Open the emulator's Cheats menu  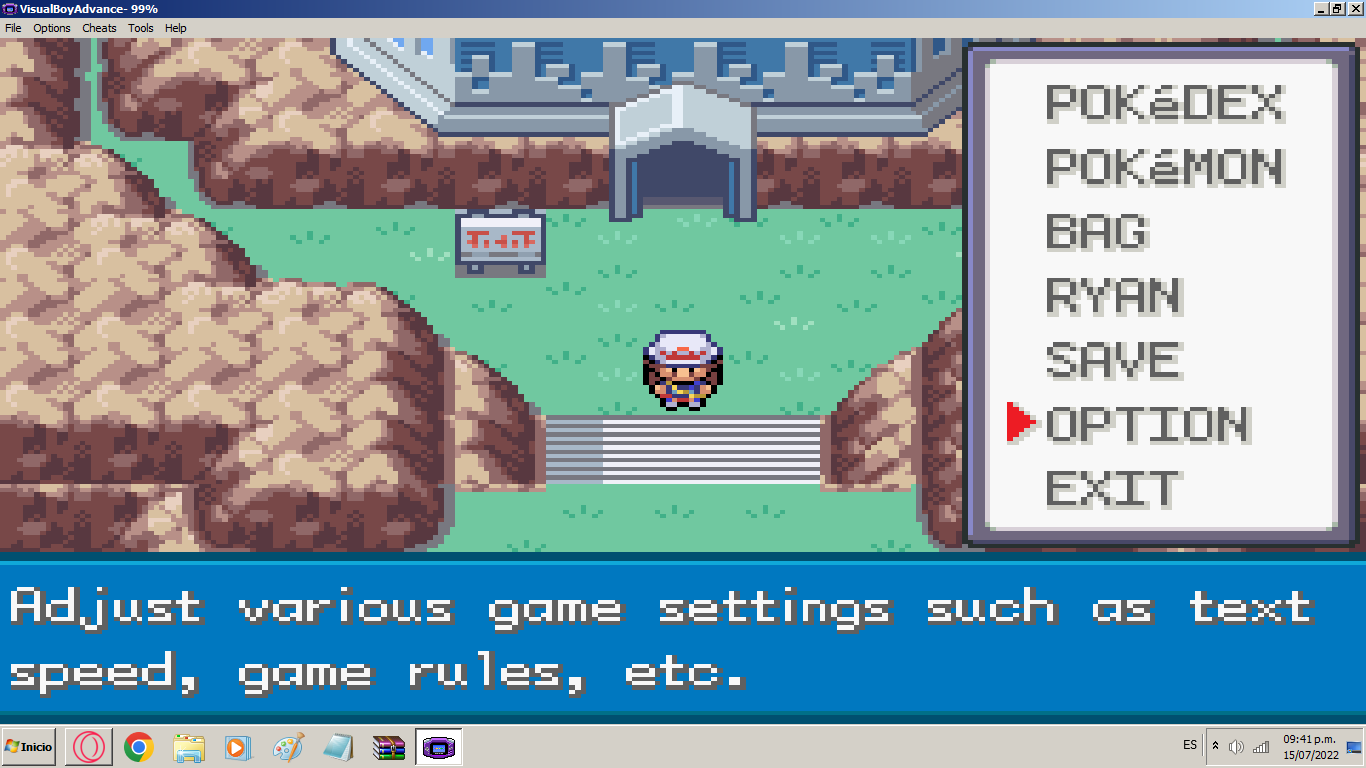[x=99, y=28]
